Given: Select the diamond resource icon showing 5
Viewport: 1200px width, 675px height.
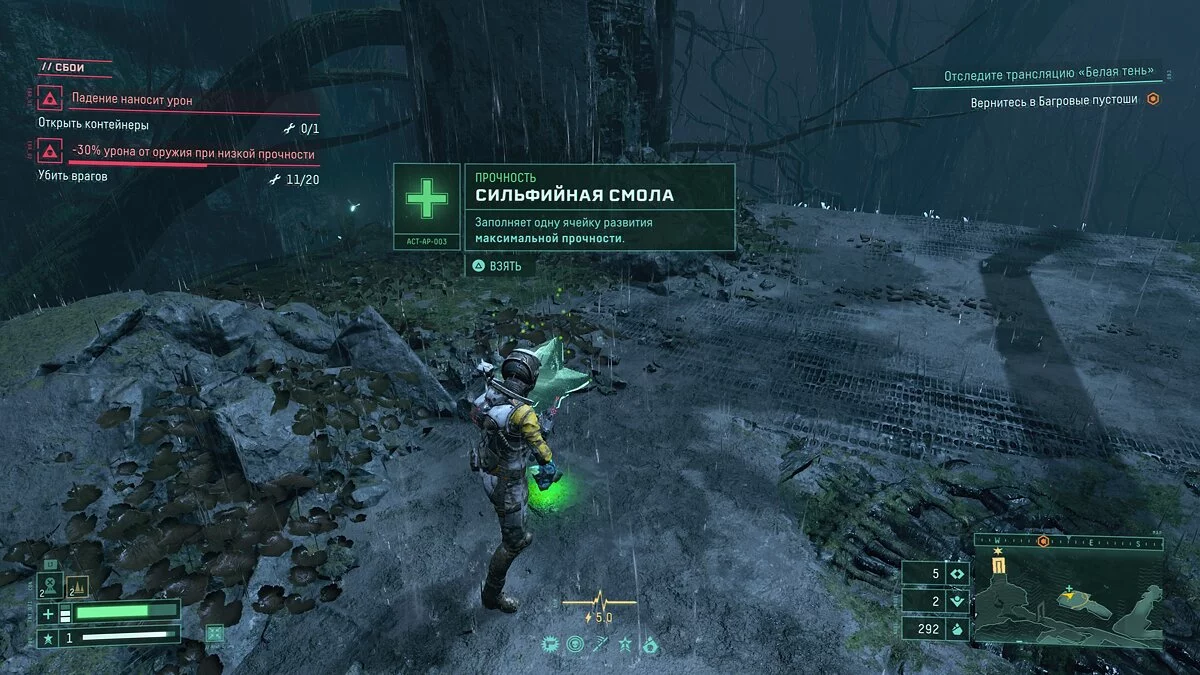Looking at the screenshot, I should pos(957,574).
